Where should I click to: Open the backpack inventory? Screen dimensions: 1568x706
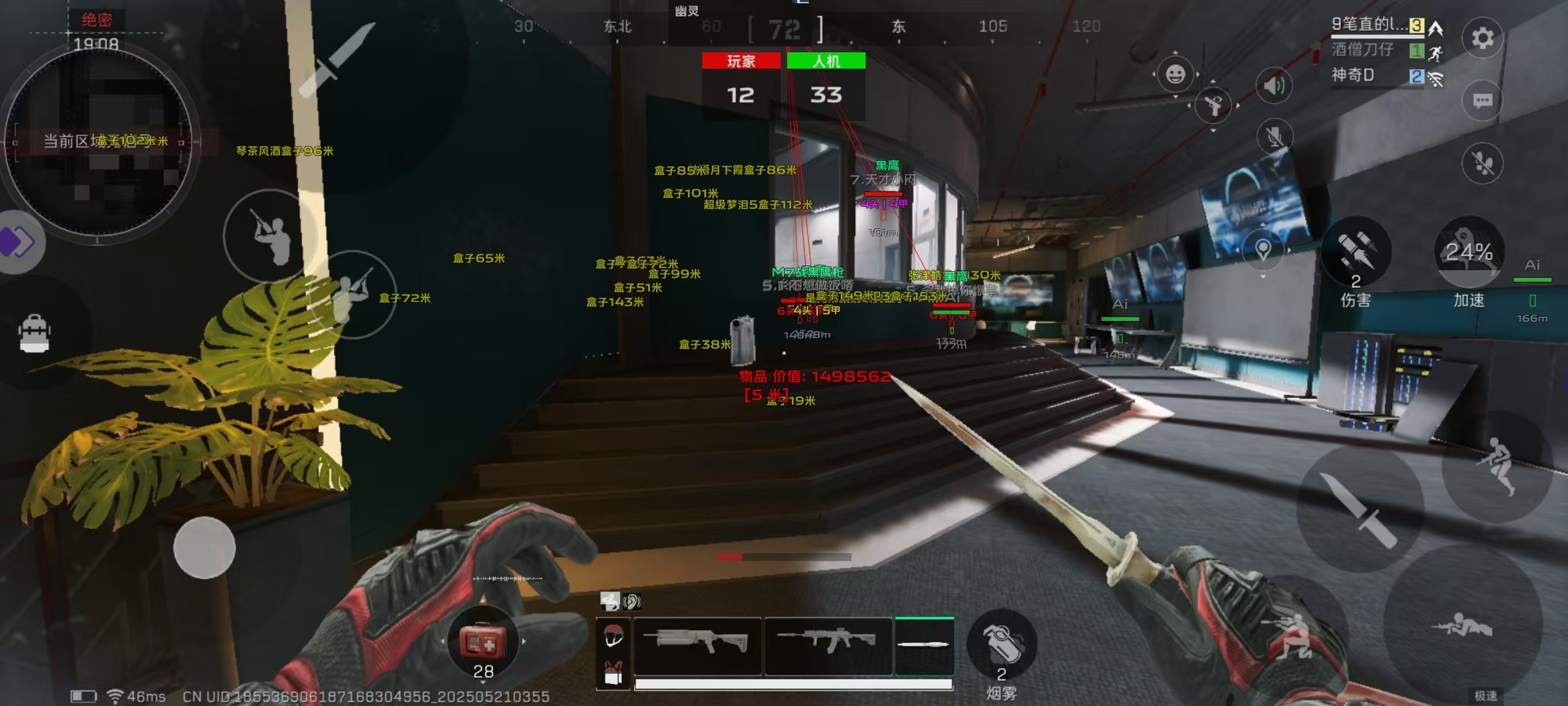tap(35, 333)
